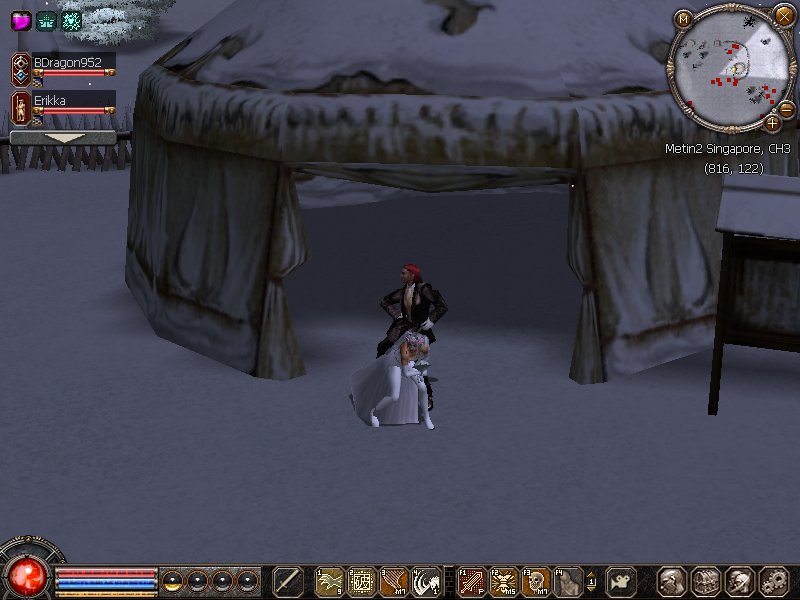Click the sword attack slot on the taskbar

click(288, 581)
